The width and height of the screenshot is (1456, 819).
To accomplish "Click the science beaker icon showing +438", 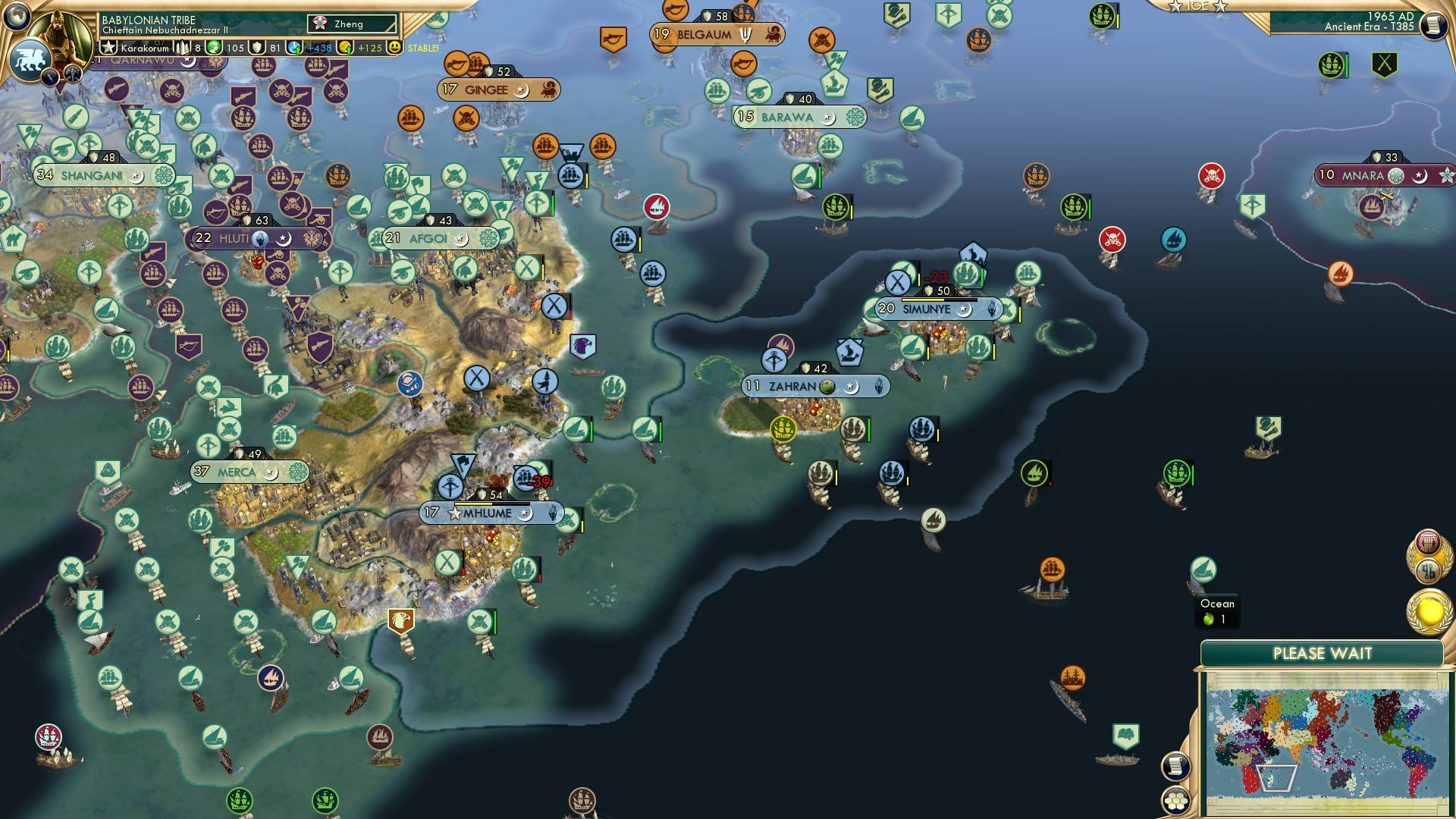I will (296, 47).
